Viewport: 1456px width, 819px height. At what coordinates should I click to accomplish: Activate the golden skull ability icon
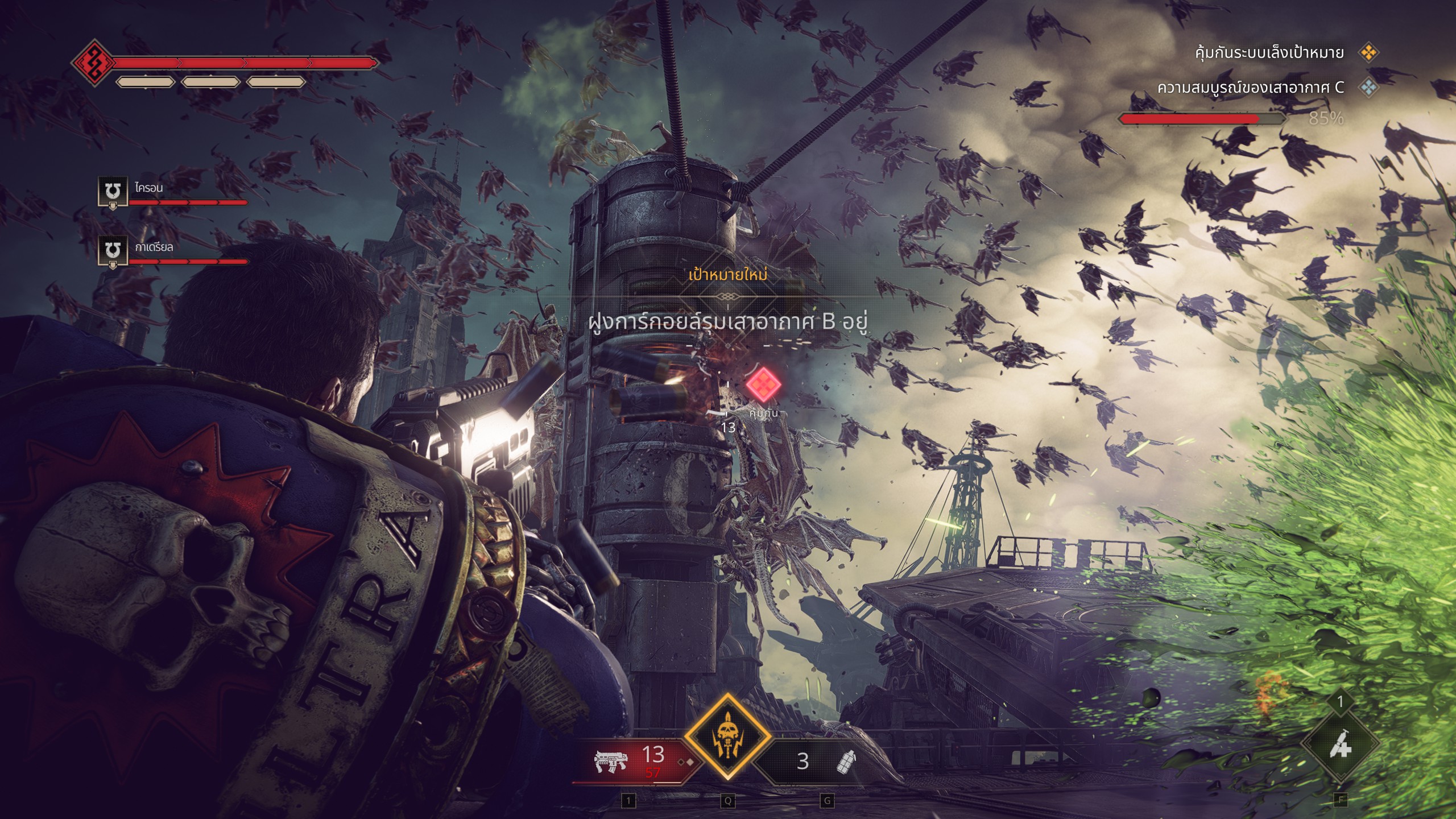(727, 737)
